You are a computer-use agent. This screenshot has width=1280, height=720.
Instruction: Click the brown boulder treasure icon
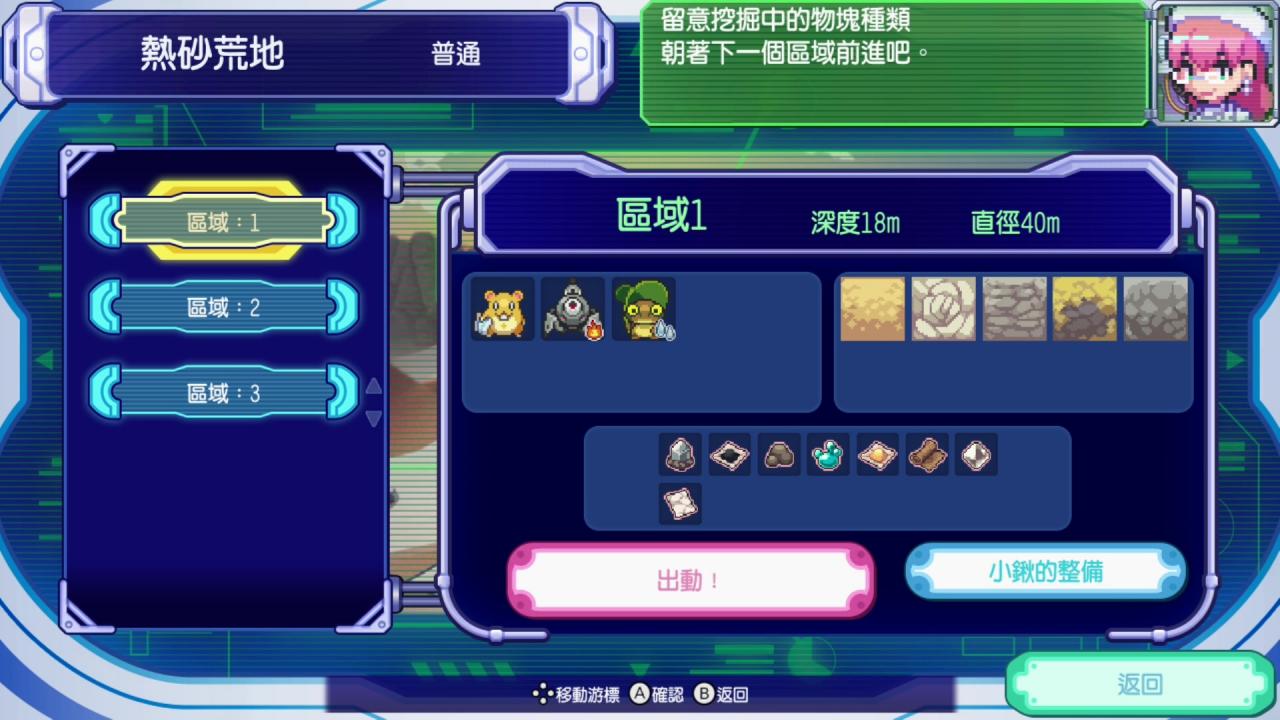(779, 455)
